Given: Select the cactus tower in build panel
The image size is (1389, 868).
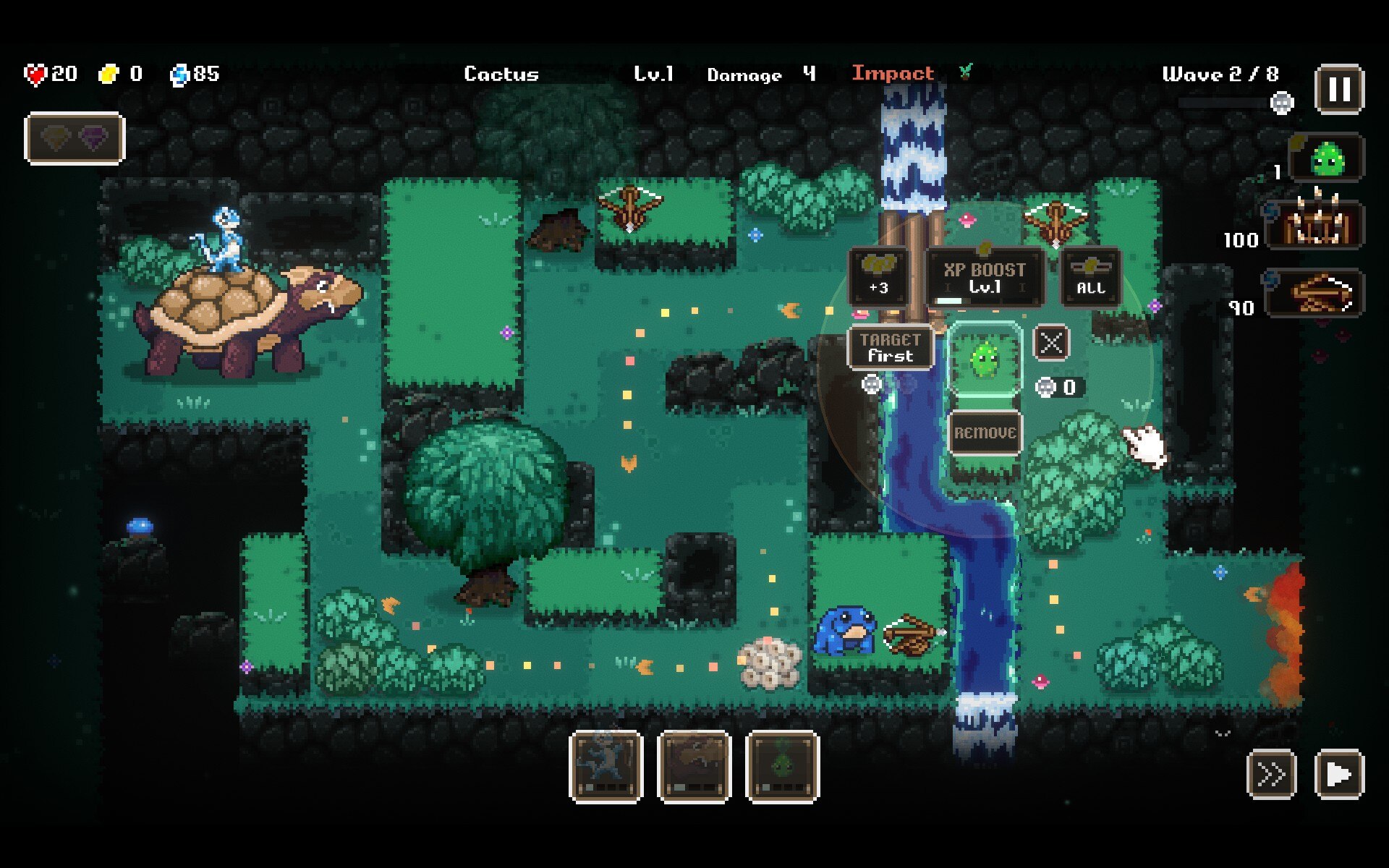Looking at the screenshot, I should (1327, 158).
